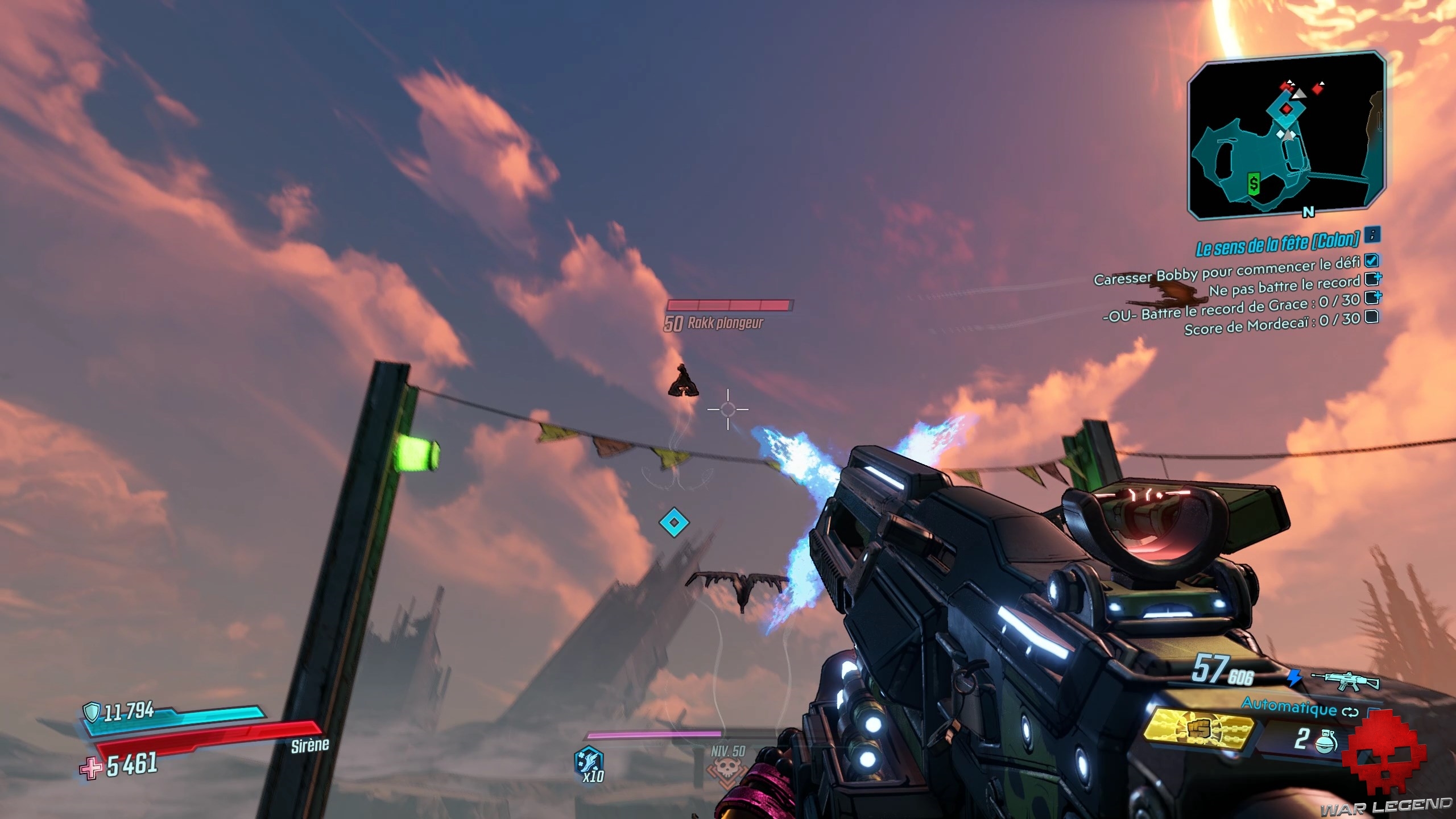The width and height of the screenshot is (1456, 819).
Task: Click the blue diamond objective waypoint marker
Action: 674,522
